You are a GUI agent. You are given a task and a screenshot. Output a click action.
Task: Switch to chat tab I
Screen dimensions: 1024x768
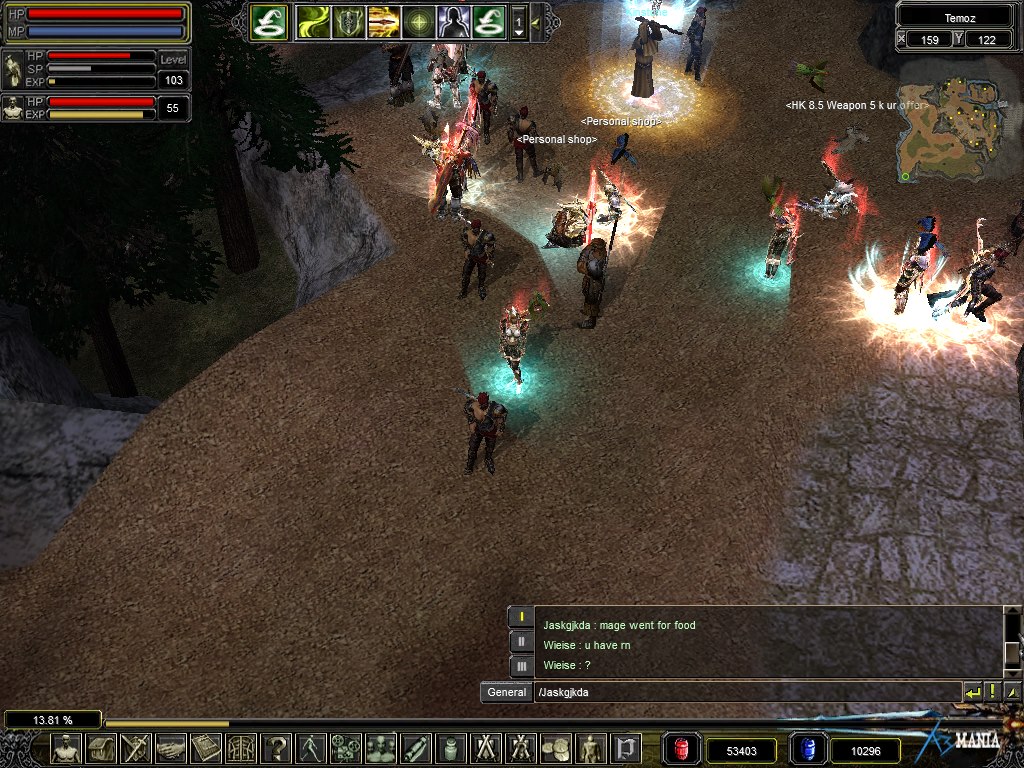[521, 617]
